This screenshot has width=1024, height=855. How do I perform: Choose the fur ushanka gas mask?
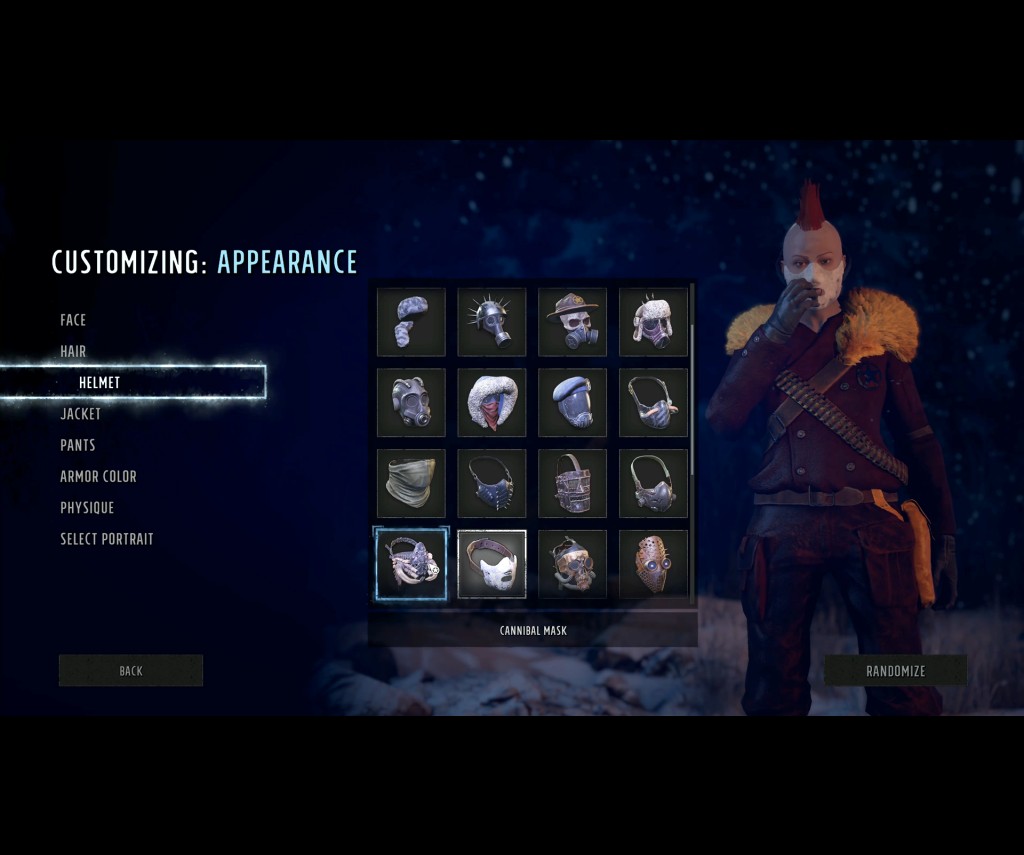[x=653, y=322]
